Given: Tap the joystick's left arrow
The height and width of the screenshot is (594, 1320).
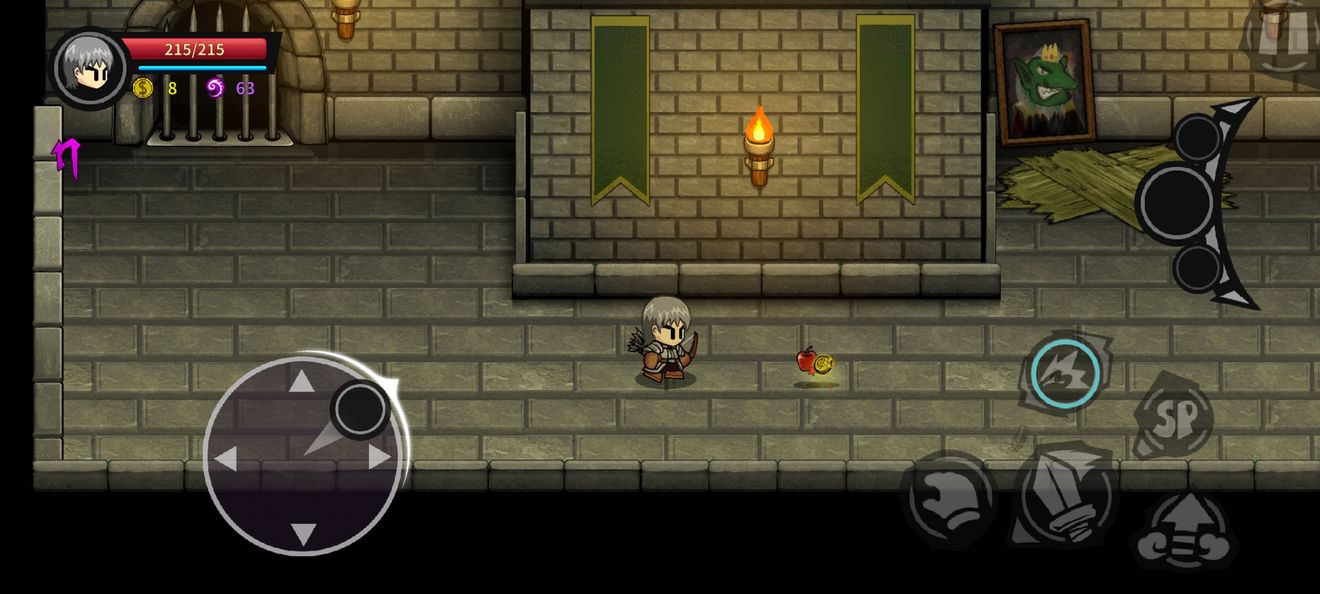Looking at the screenshot, I should 225,458.
